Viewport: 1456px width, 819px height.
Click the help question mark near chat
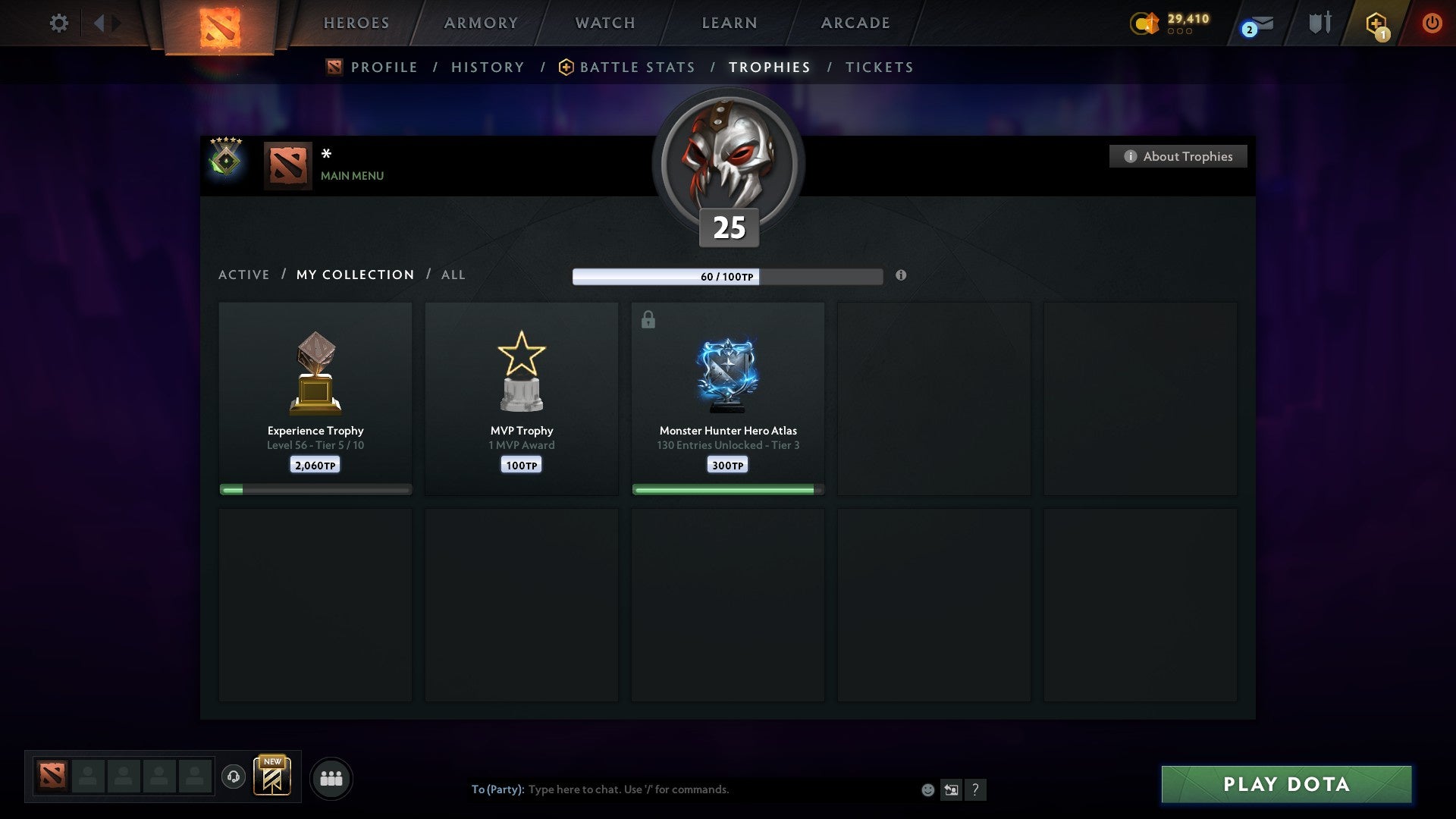(977, 789)
